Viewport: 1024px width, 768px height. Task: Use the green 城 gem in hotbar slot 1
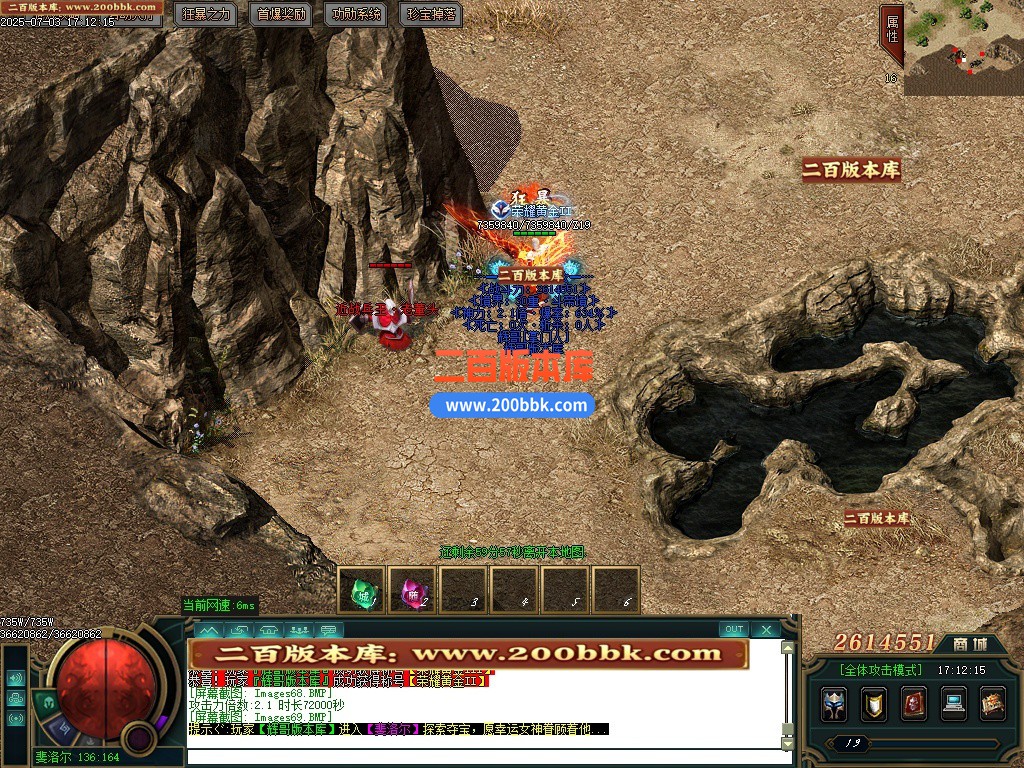361,590
